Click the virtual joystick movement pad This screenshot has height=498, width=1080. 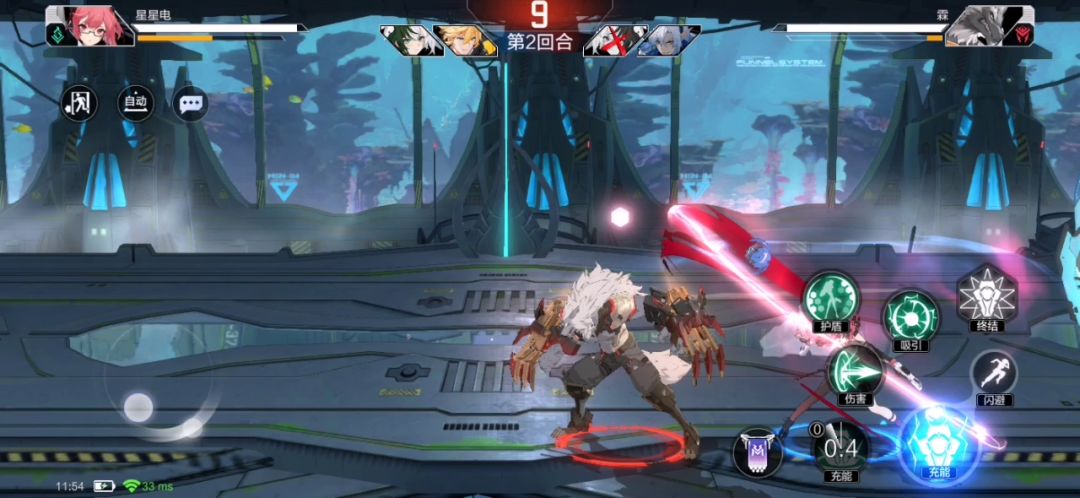[x=139, y=406]
